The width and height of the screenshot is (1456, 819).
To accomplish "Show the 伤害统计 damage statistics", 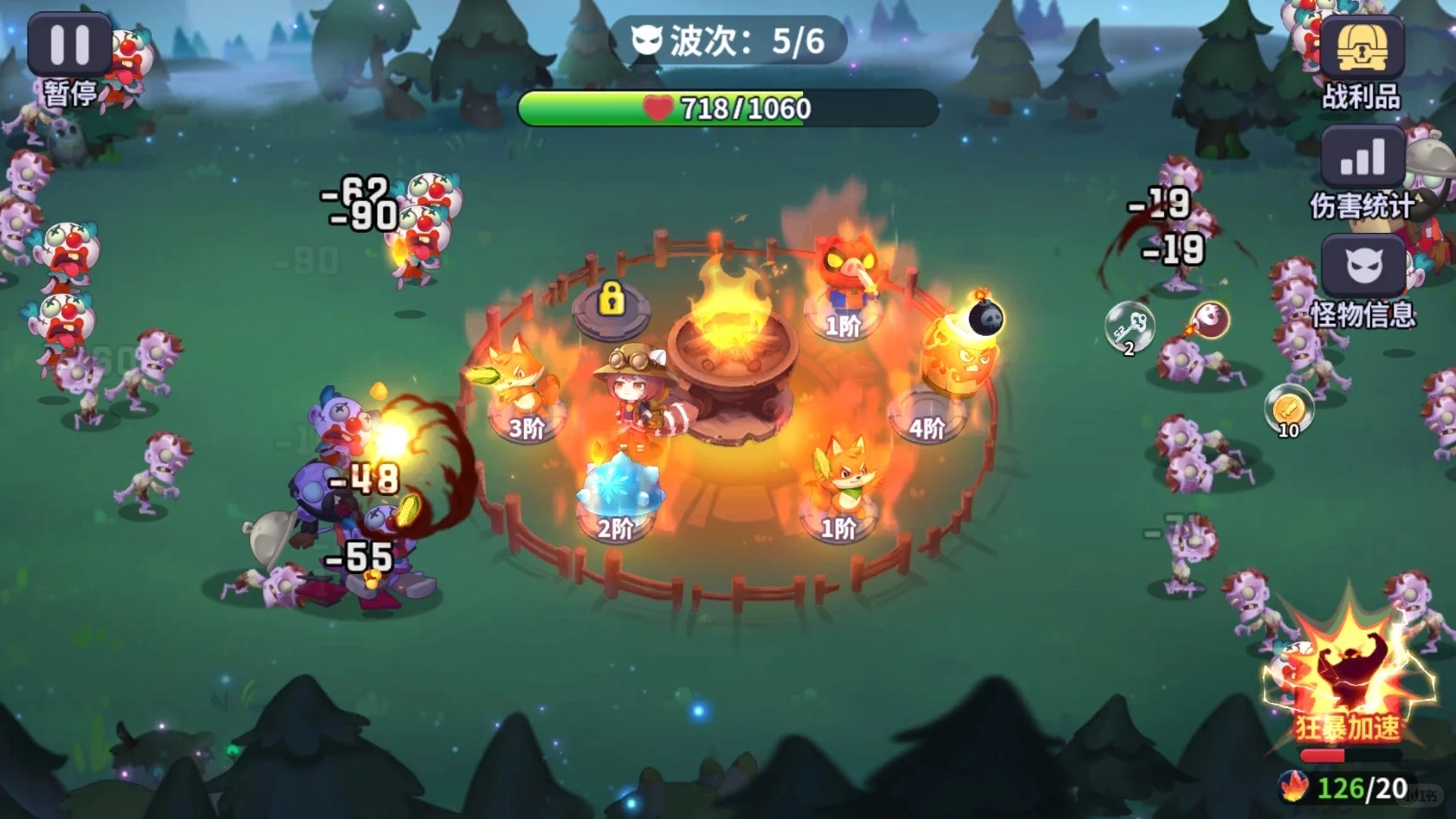I will 1362,158.
